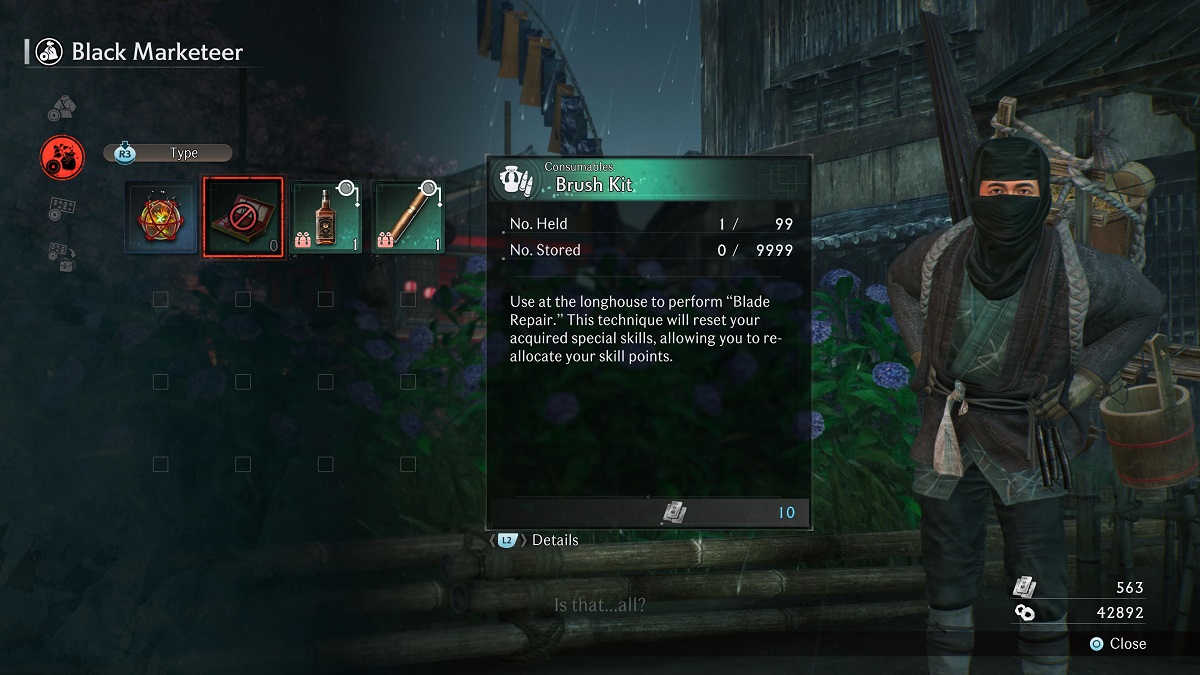Select the Brush Kit item slot
Image resolution: width=1200 pixels, height=675 pixels.
tap(243, 217)
